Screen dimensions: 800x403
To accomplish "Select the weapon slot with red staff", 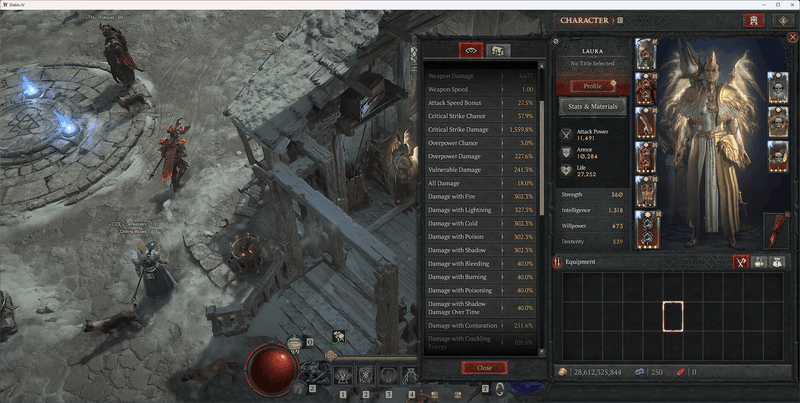I will point(776,230).
